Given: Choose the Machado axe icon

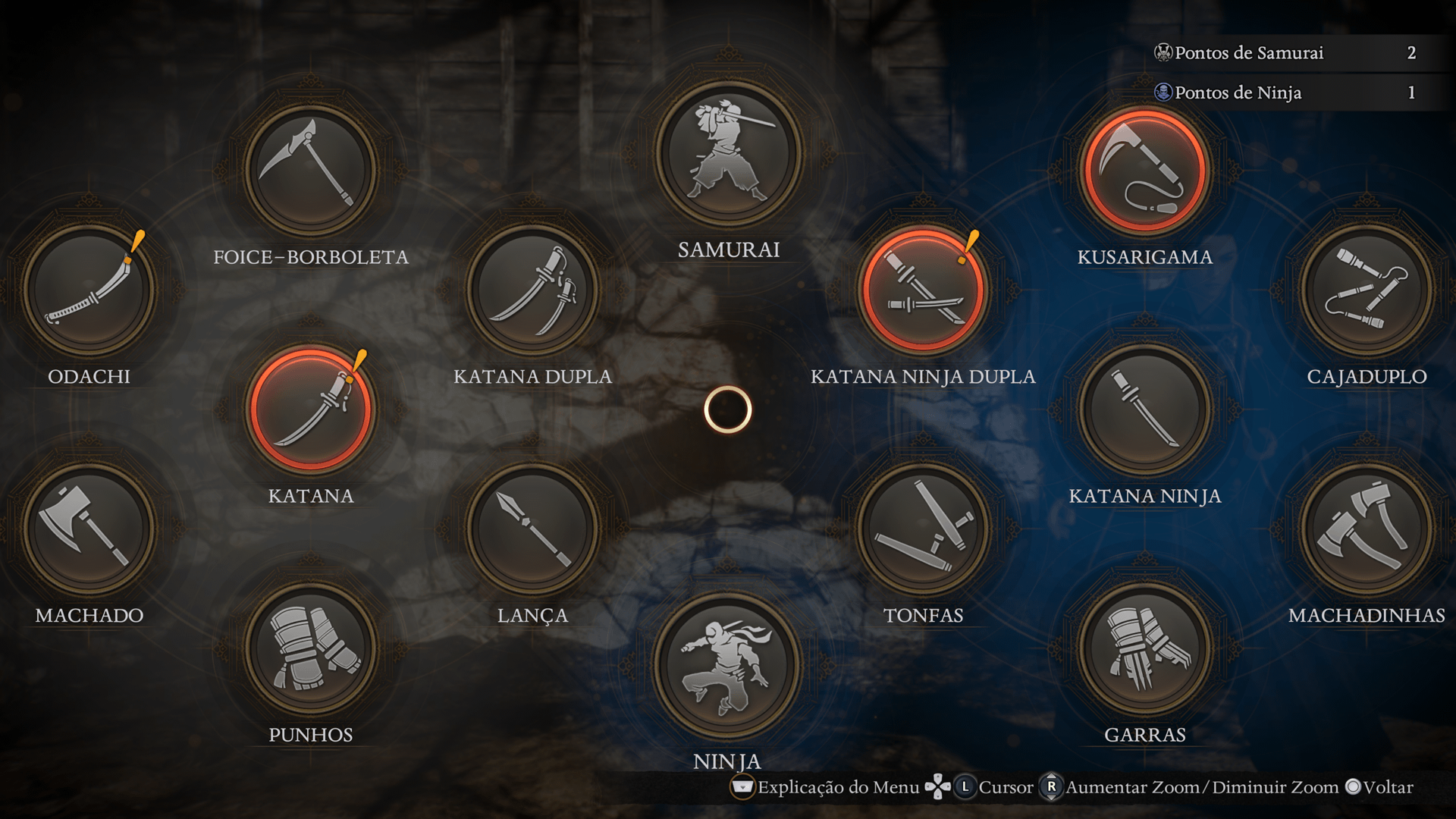Looking at the screenshot, I should (x=89, y=529).
